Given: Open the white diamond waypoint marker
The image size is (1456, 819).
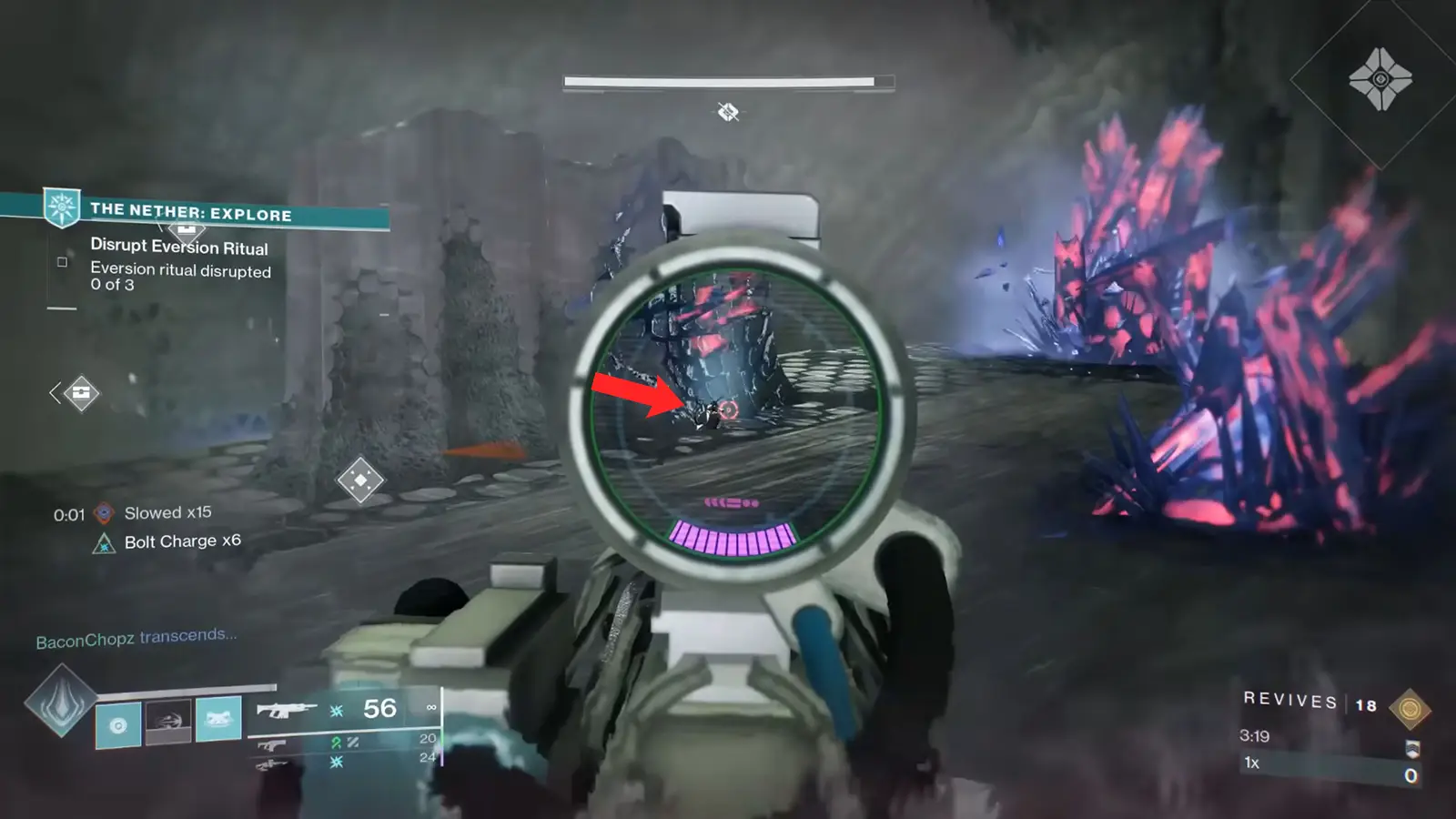Looking at the screenshot, I should tap(359, 478).
